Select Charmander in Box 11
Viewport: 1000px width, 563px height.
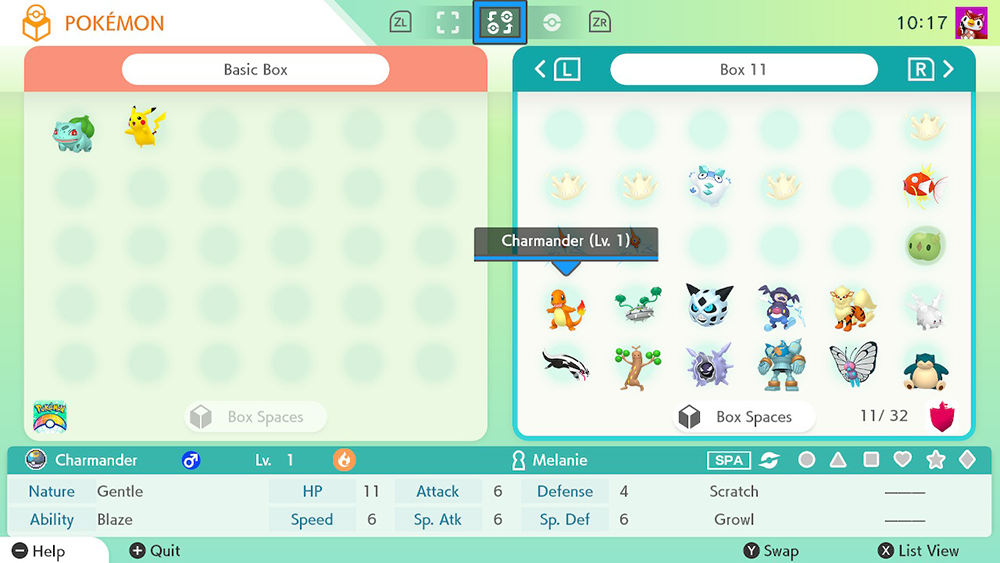click(x=565, y=307)
